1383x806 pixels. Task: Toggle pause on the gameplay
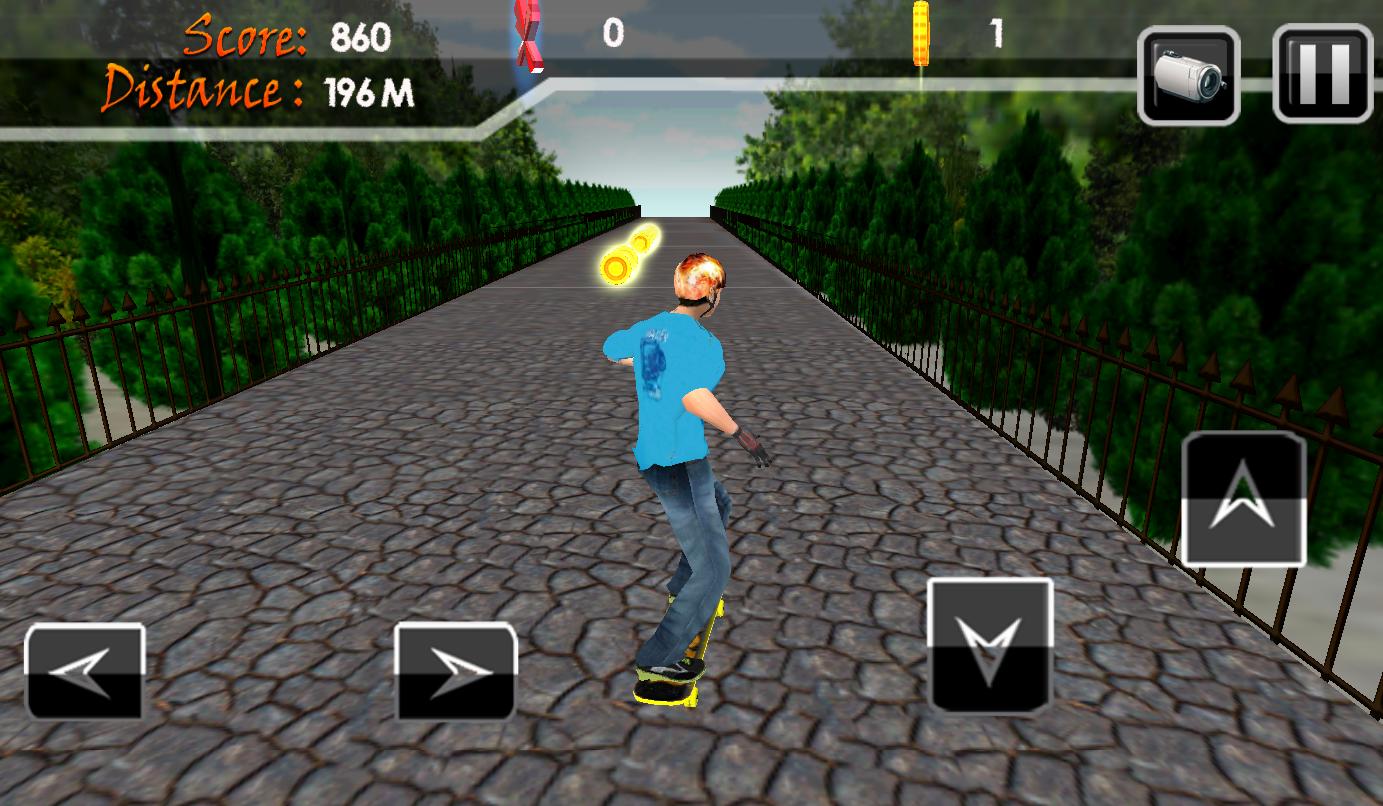pos(1320,74)
